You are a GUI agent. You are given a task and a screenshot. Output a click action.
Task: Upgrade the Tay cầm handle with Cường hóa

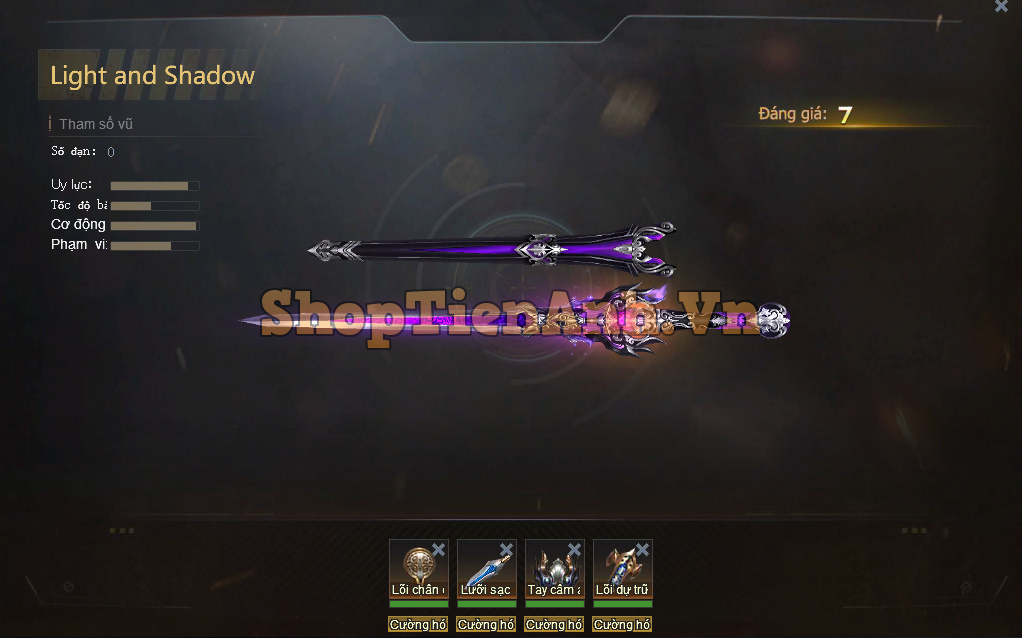(x=554, y=624)
